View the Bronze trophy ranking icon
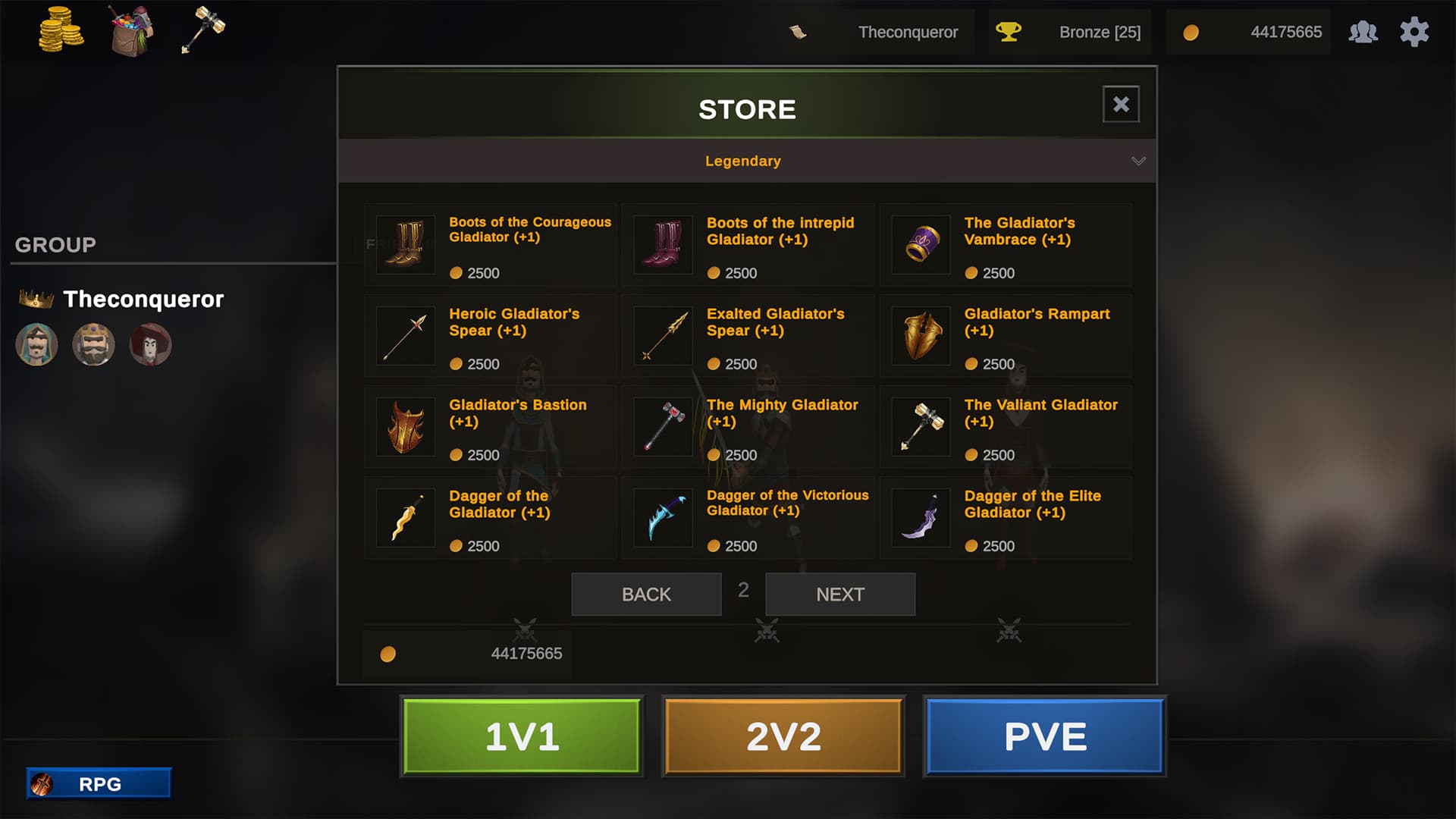The image size is (1456, 819). coord(1009,32)
